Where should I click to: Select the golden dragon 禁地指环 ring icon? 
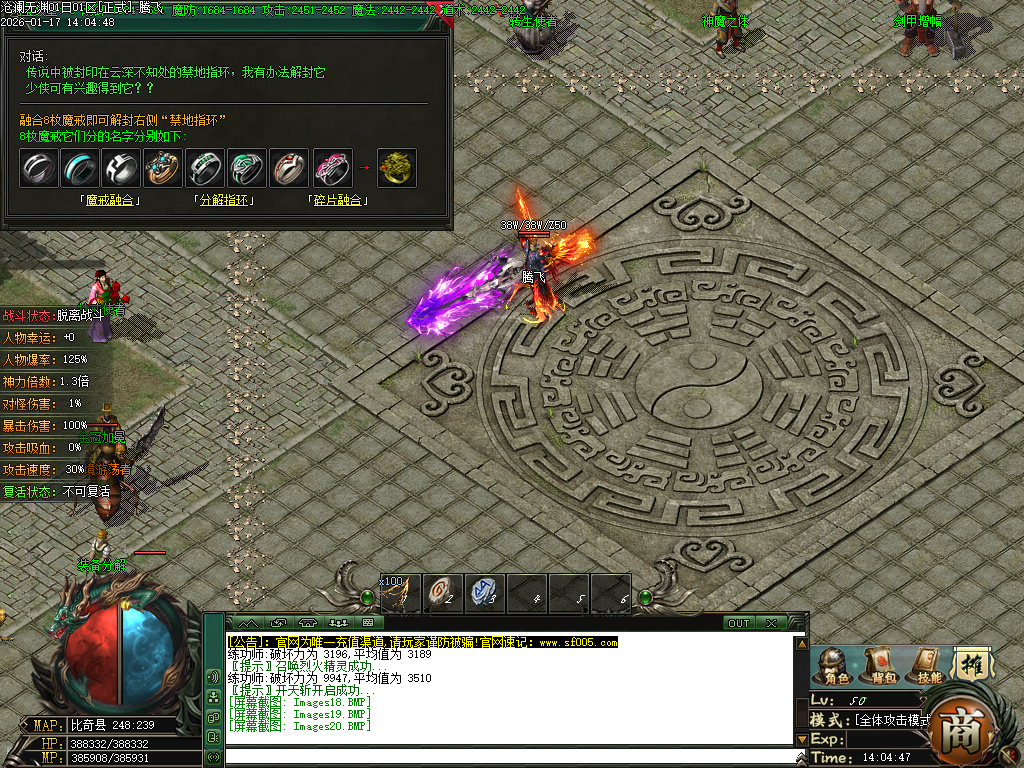pos(397,168)
